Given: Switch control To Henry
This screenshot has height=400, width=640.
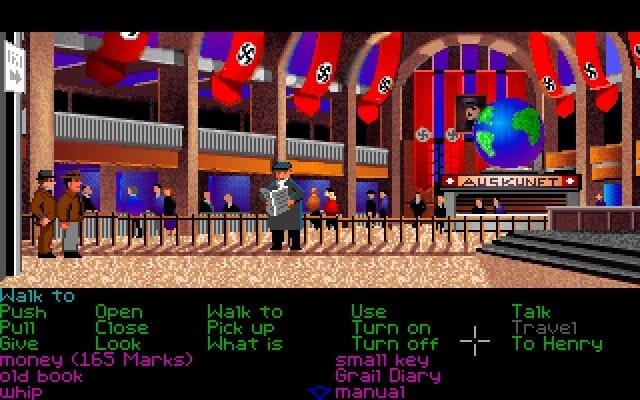Looking at the screenshot, I should click(557, 343).
